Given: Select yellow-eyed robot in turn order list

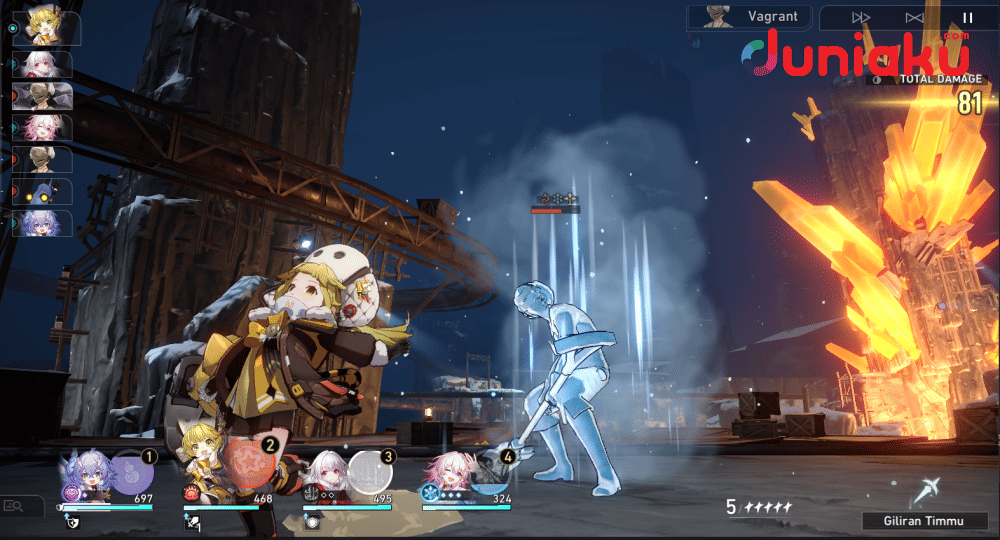Looking at the screenshot, I should (x=43, y=191).
